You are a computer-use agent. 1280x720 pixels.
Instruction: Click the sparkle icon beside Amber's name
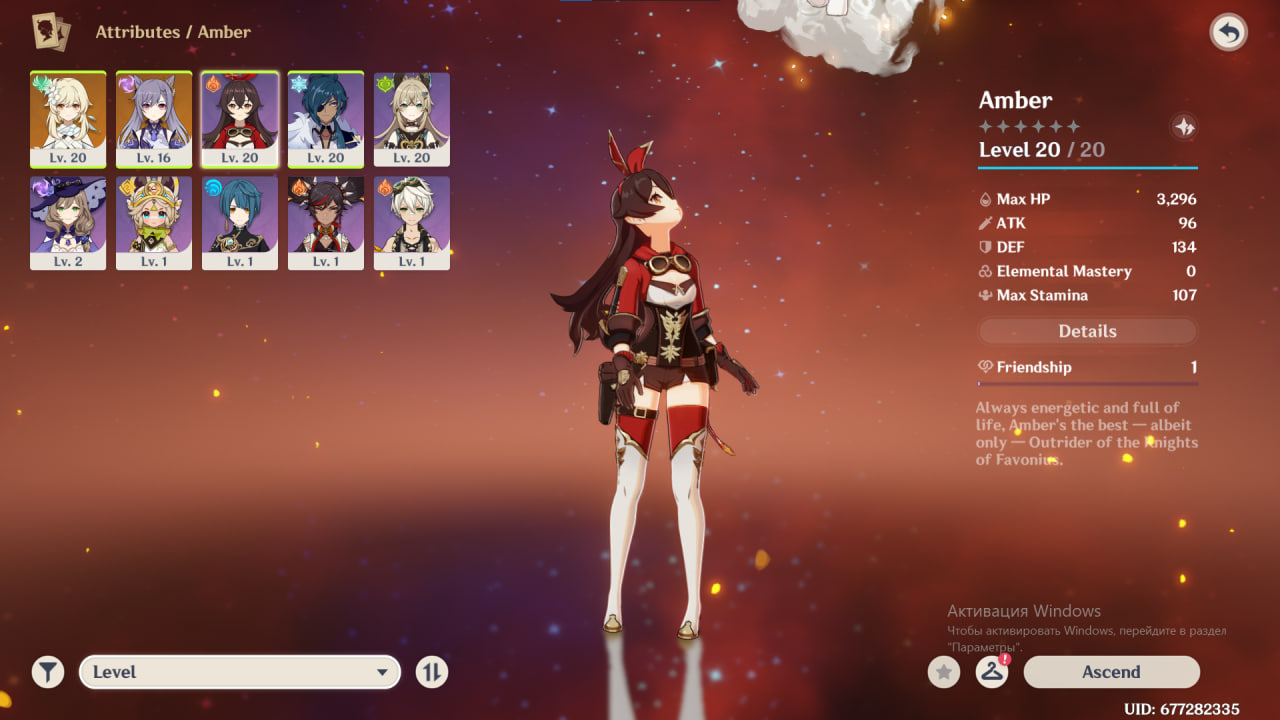click(x=1183, y=127)
